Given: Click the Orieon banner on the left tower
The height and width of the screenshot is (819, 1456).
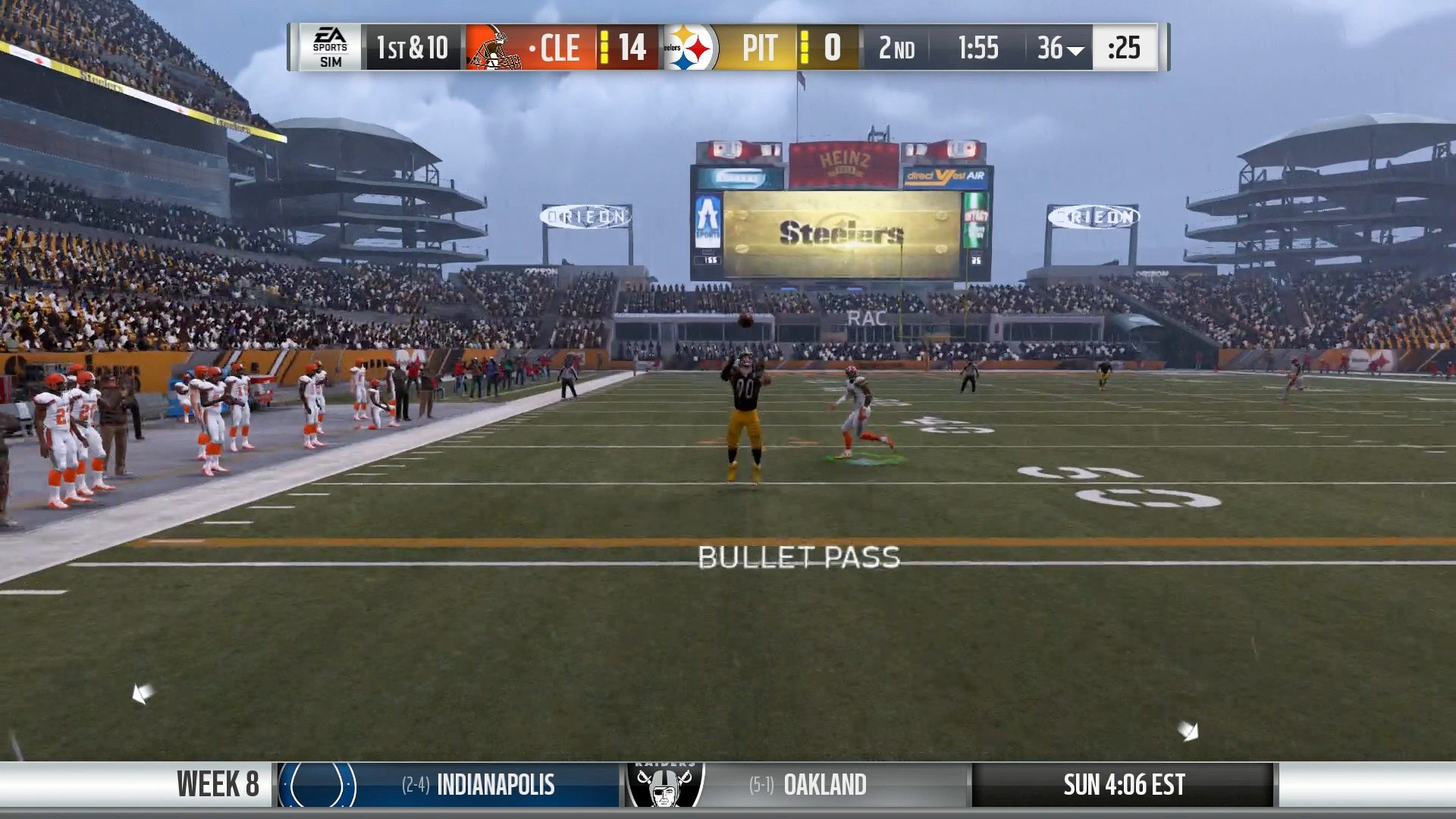Looking at the screenshot, I should (584, 215).
